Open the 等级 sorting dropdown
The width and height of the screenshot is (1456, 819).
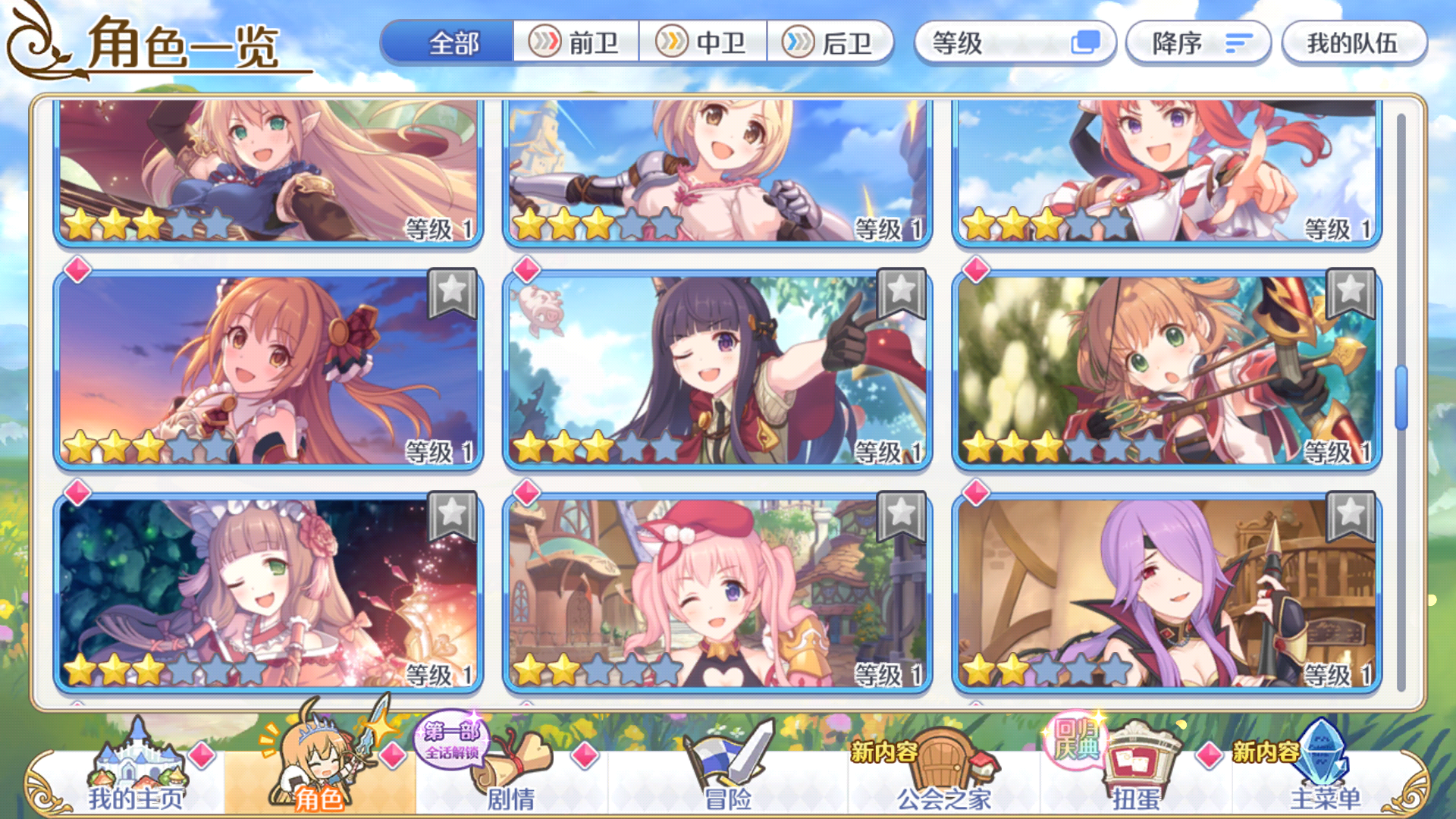pos(1016,44)
